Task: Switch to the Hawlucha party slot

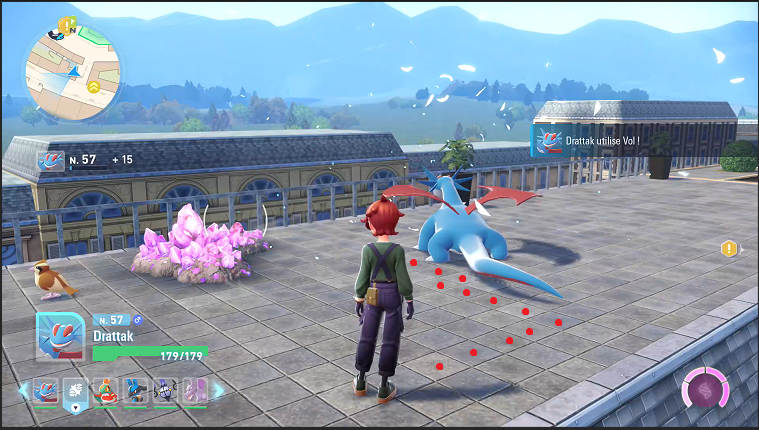Action: pos(107,391)
